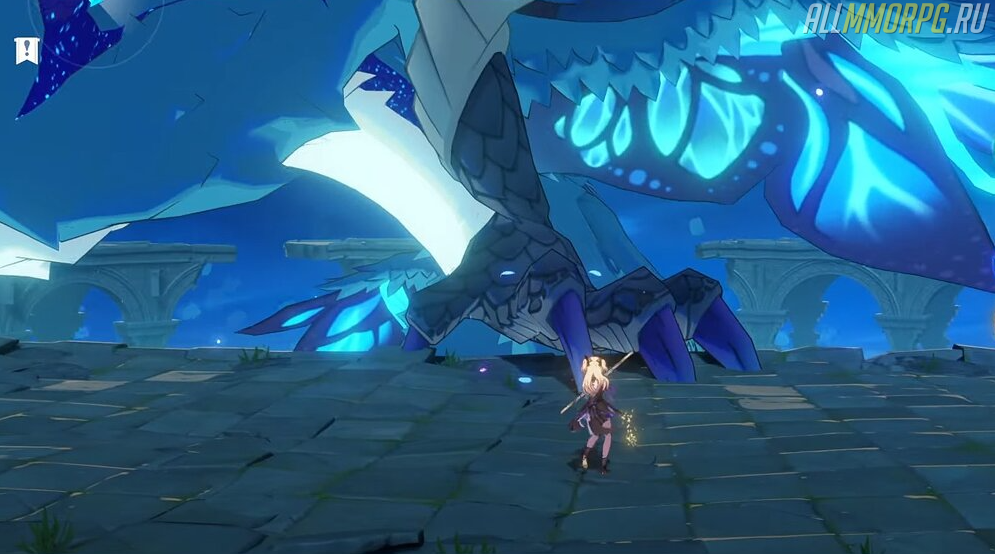Open the quest menu via exclamation bookmark icon
Image resolution: width=995 pixels, height=554 pixels.
27,50
